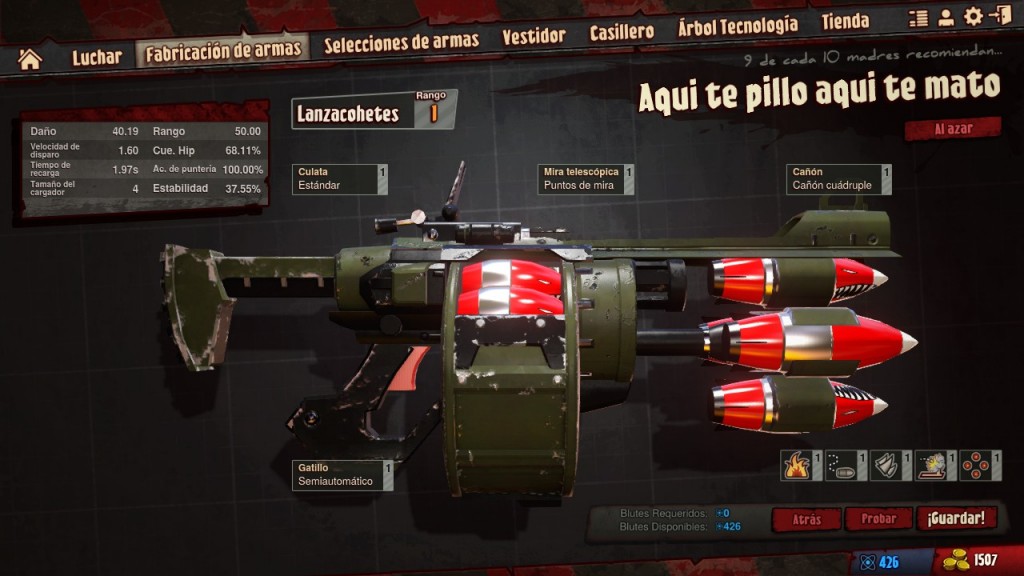
Task: Show the Árbol Tecnología tab
Action: tap(737, 25)
